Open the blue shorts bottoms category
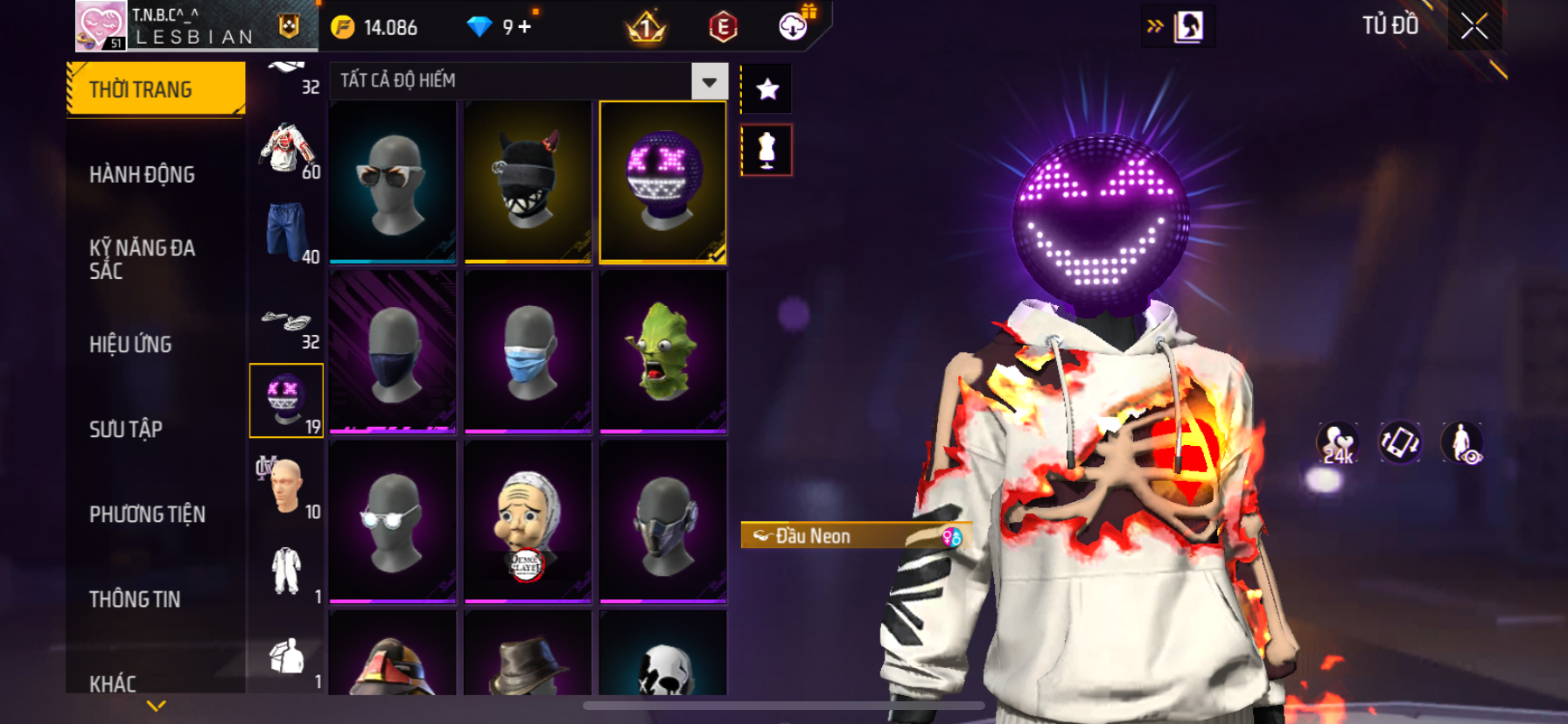Image resolution: width=1568 pixels, height=724 pixels. click(286, 233)
